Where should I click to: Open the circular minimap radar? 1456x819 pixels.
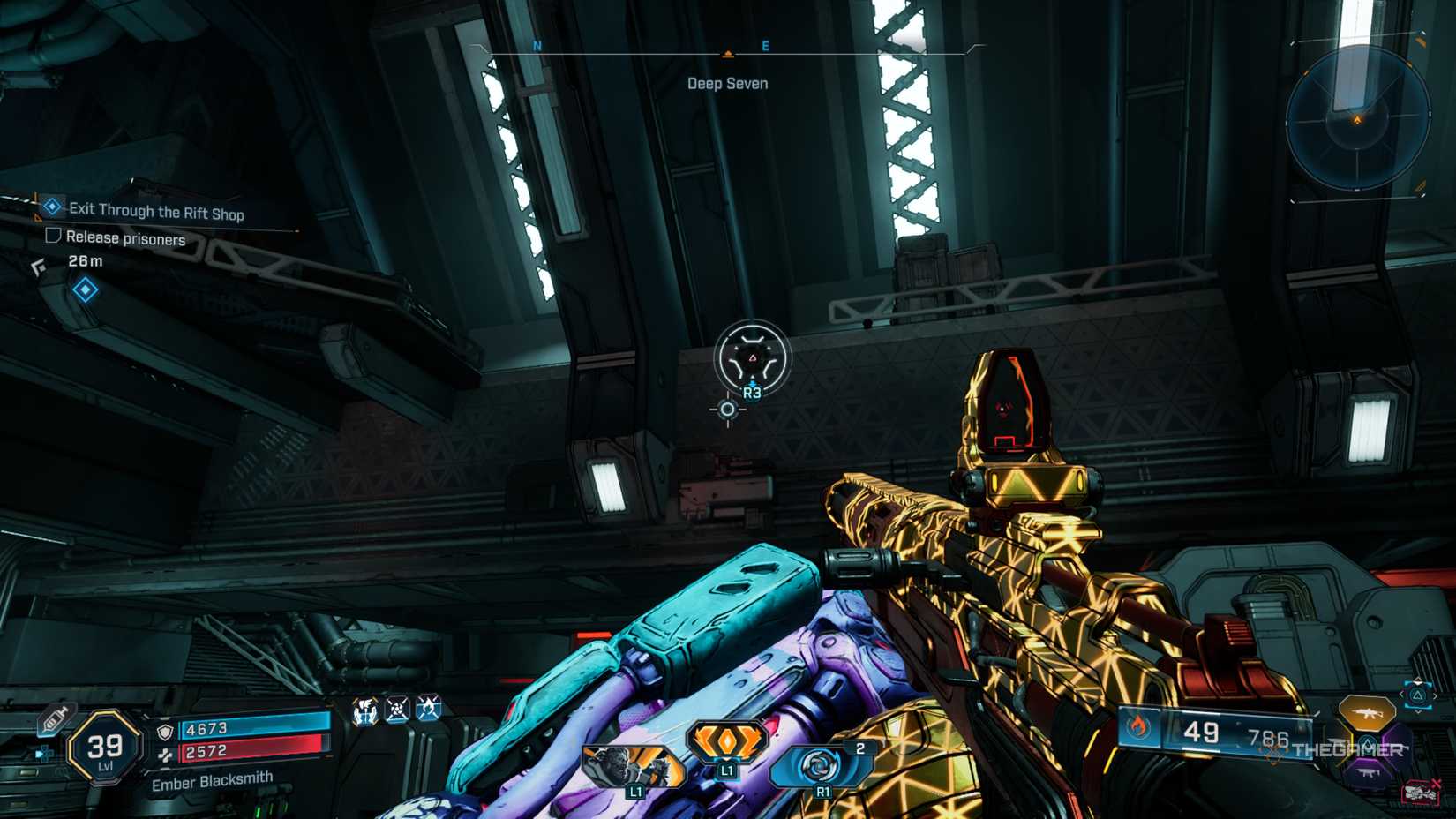(1356, 118)
